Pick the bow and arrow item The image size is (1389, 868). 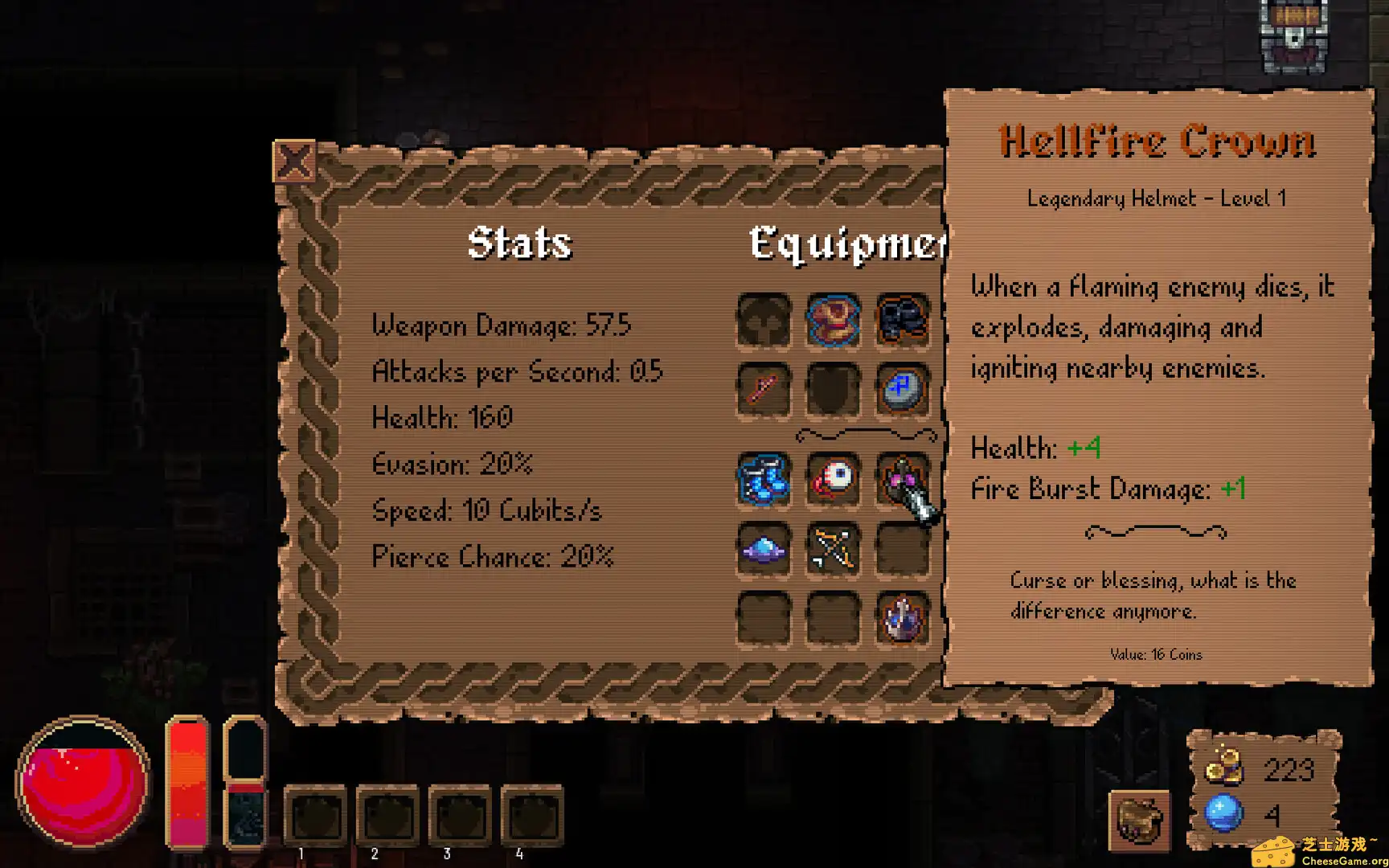click(x=833, y=550)
